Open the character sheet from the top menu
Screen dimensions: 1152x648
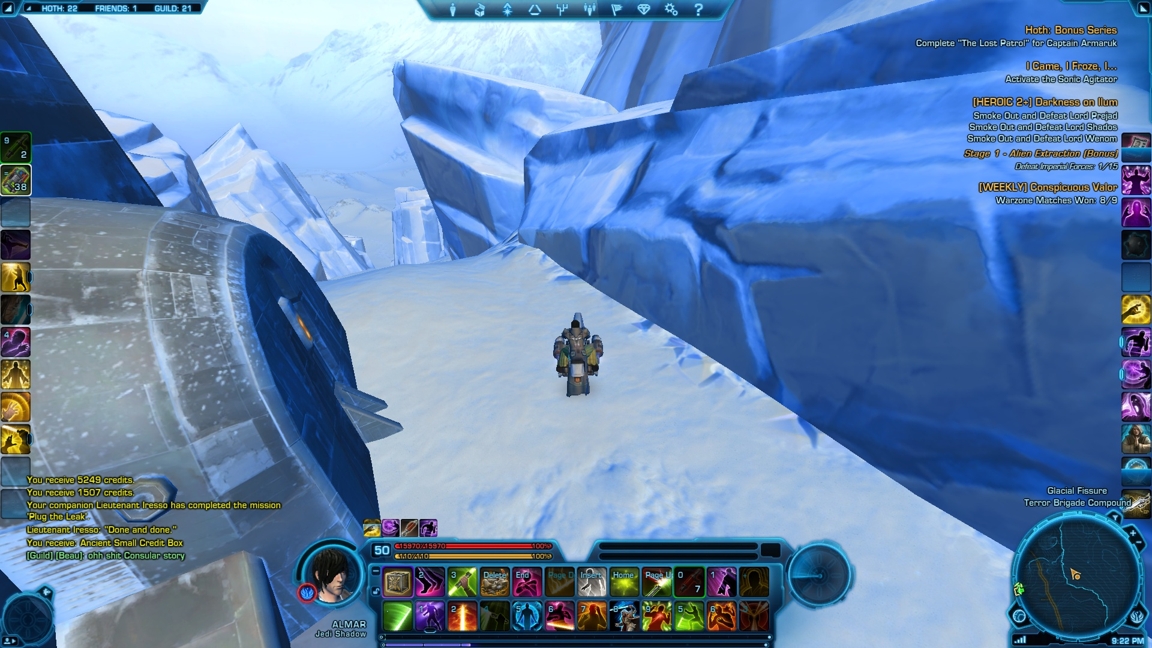click(453, 10)
